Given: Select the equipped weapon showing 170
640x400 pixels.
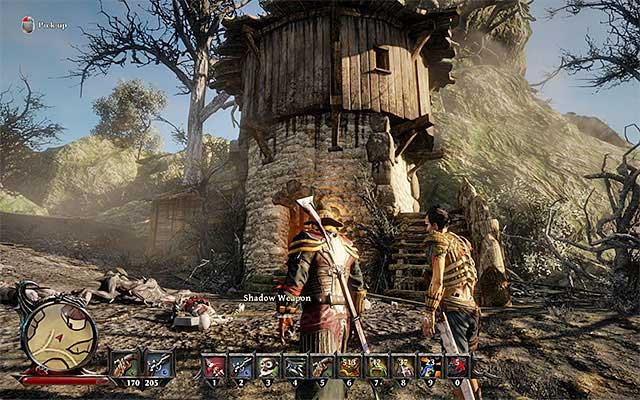Looking at the screenshot, I should click(x=125, y=362).
